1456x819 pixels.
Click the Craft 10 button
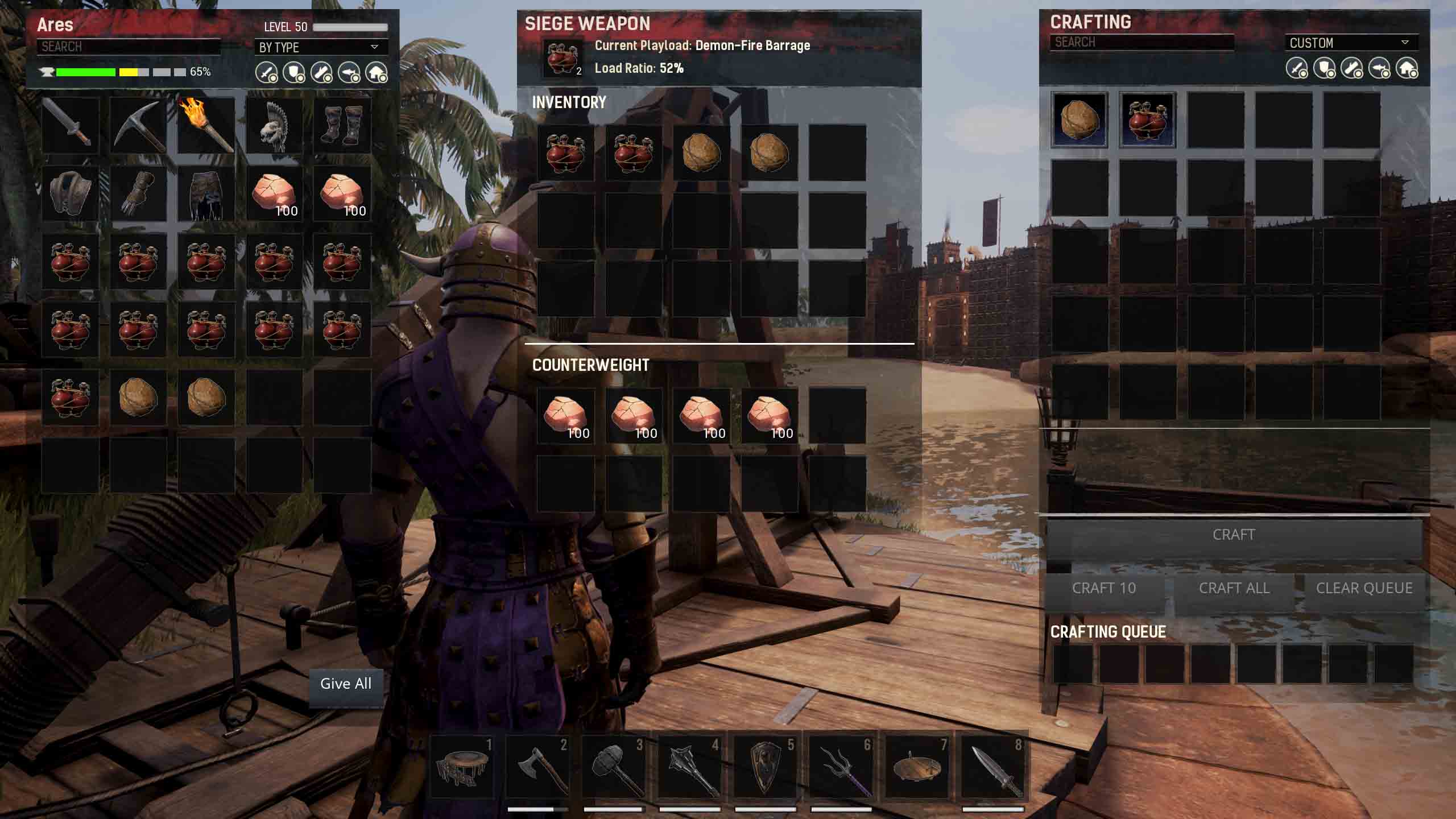pyautogui.click(x=1103, y=588)
